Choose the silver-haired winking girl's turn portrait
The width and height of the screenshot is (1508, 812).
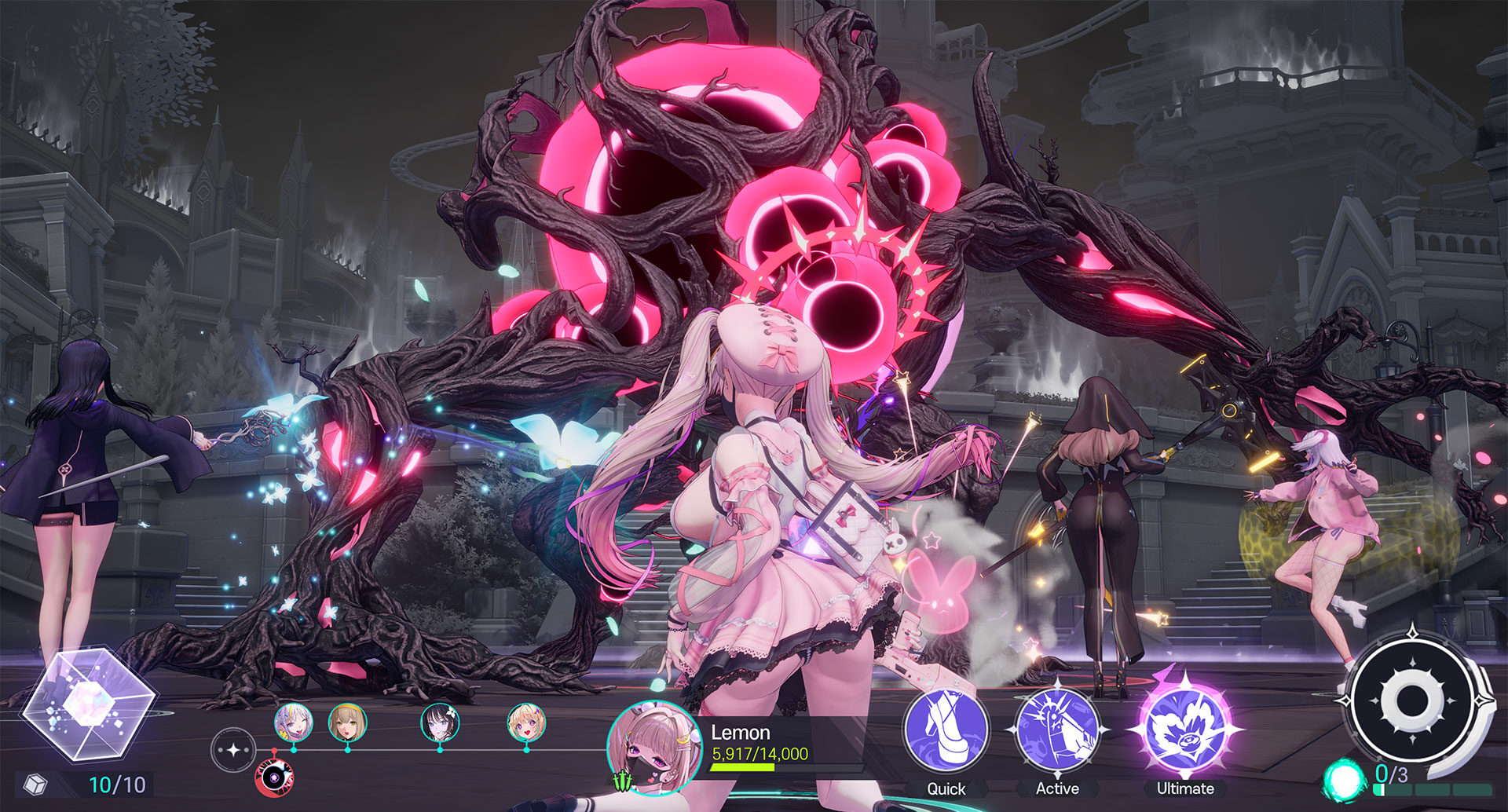click(x=294, y=722)
